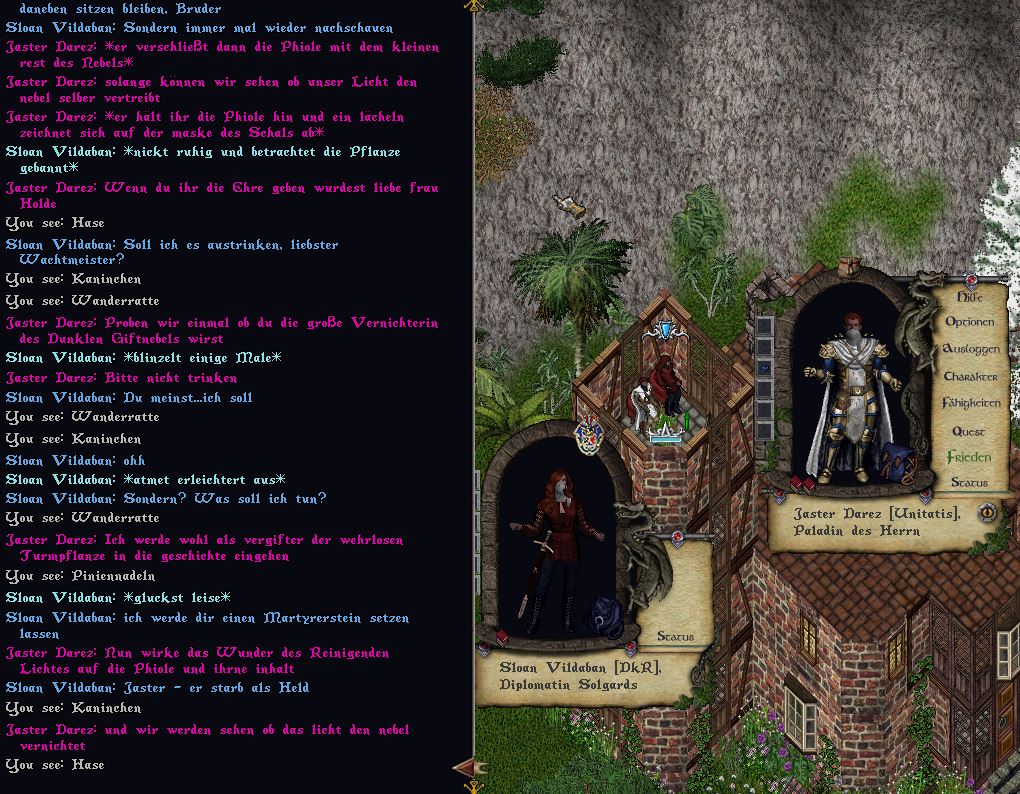Toggle the green Frieden peace mode

coord(969,457)
